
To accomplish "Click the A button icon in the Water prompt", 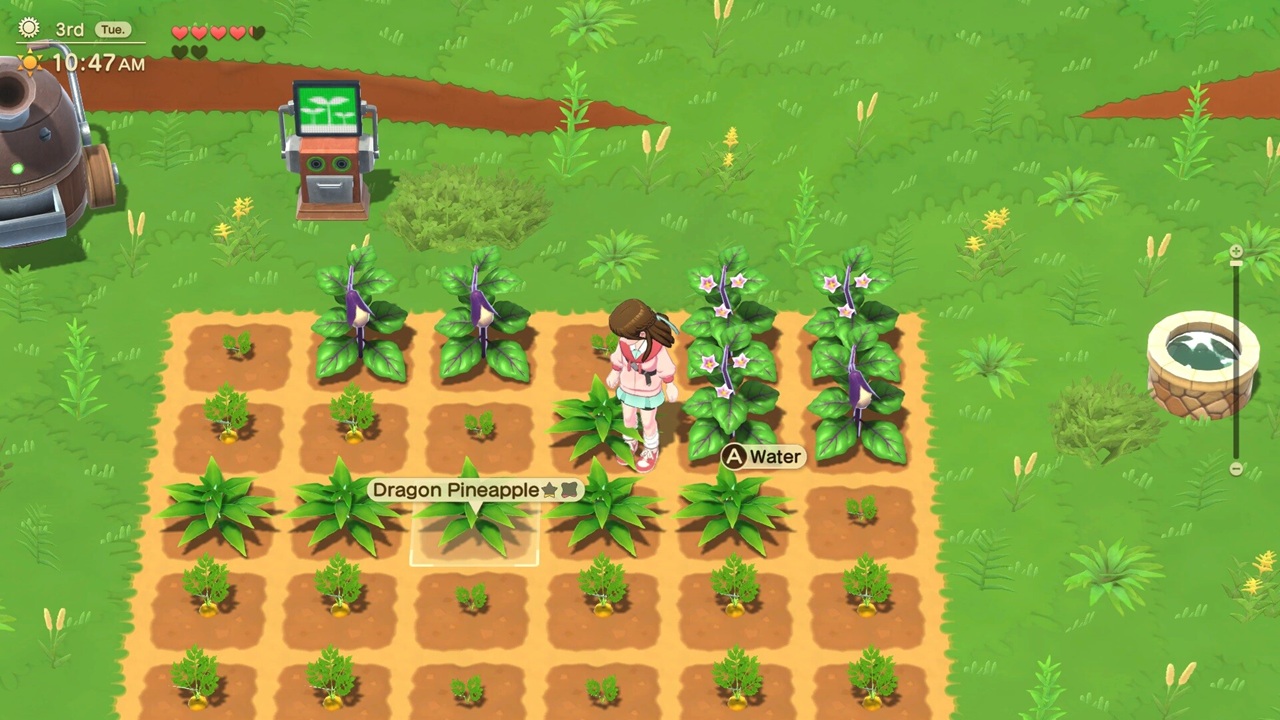I will click(x=734, y=456).
